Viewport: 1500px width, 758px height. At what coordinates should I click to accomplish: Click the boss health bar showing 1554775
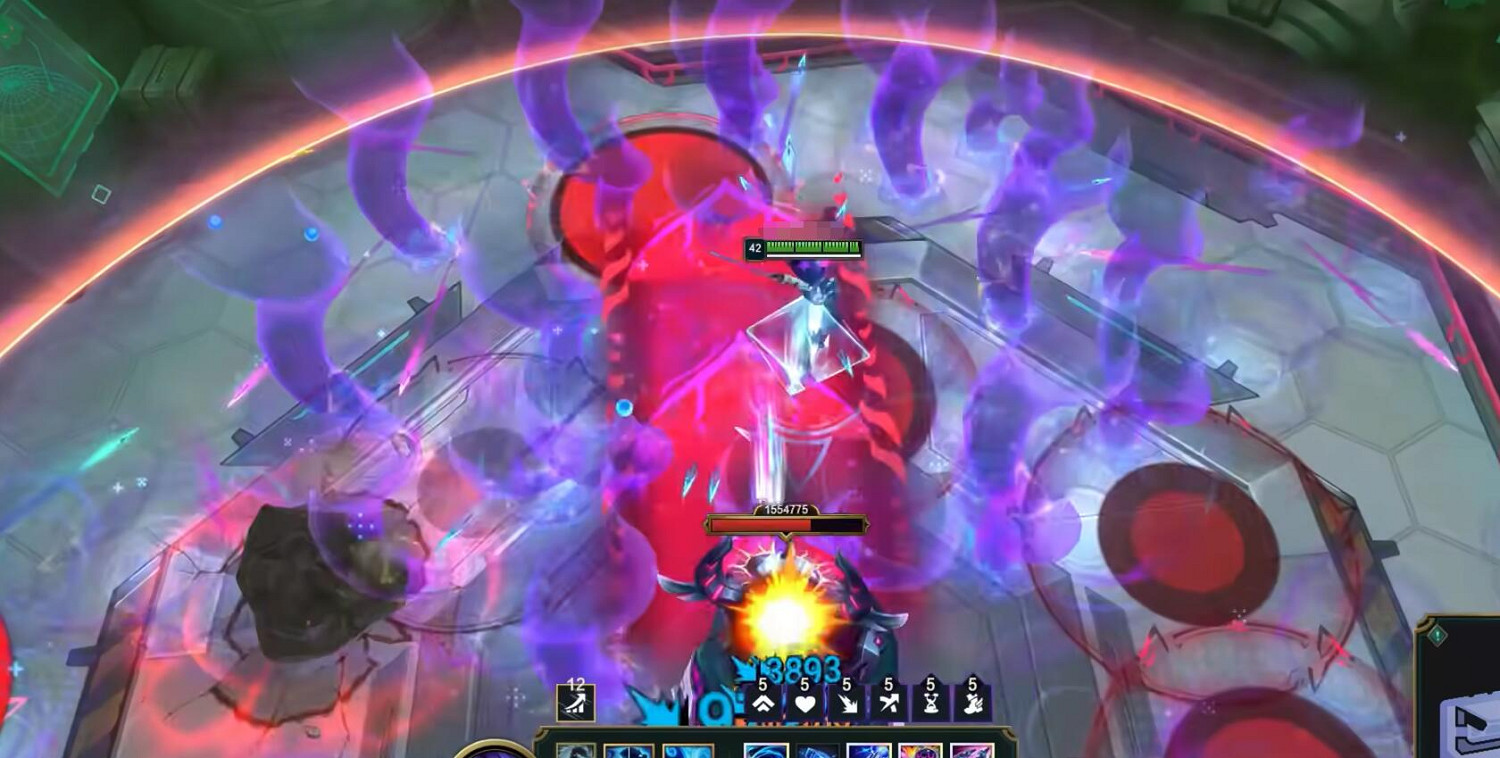(787, 522)
